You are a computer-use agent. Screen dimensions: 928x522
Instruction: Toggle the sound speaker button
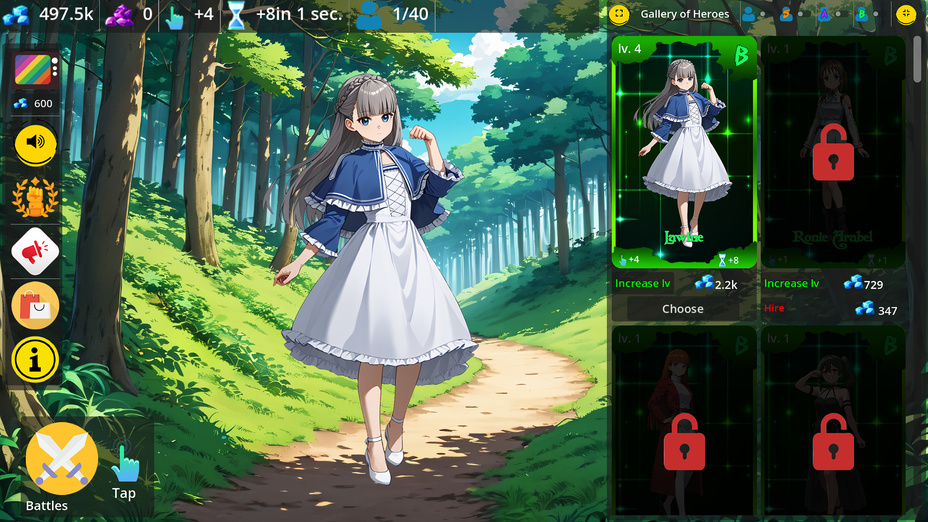pos(36,143)
